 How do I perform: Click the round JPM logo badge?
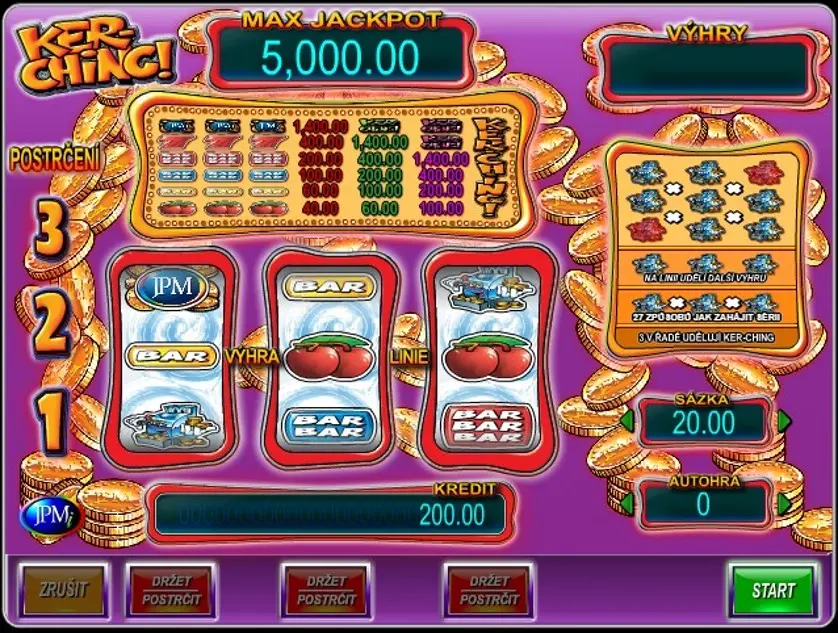(x=40, y=516)
